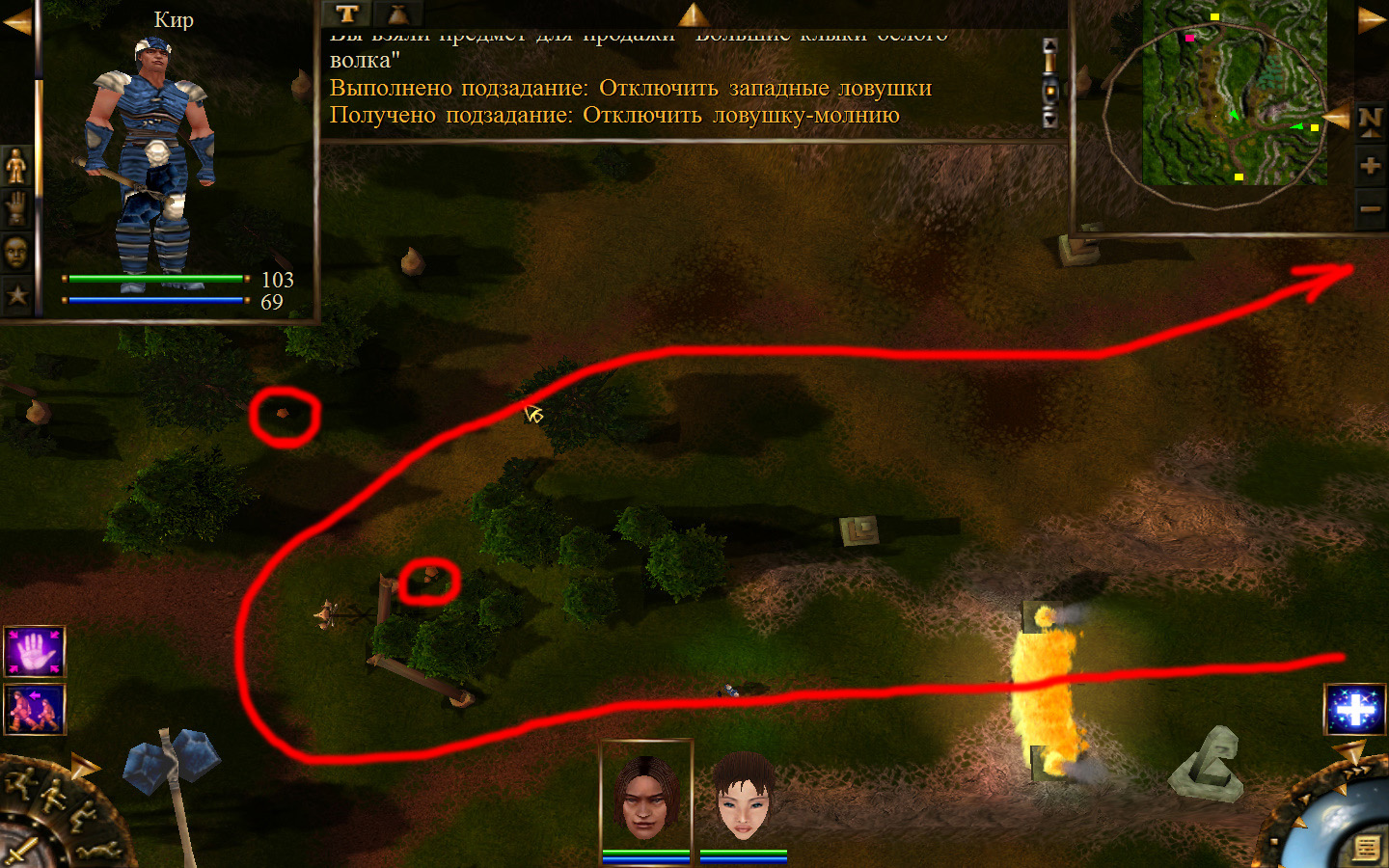
Task: Select the female companion's portrait
Action: [x=743, y=797]
